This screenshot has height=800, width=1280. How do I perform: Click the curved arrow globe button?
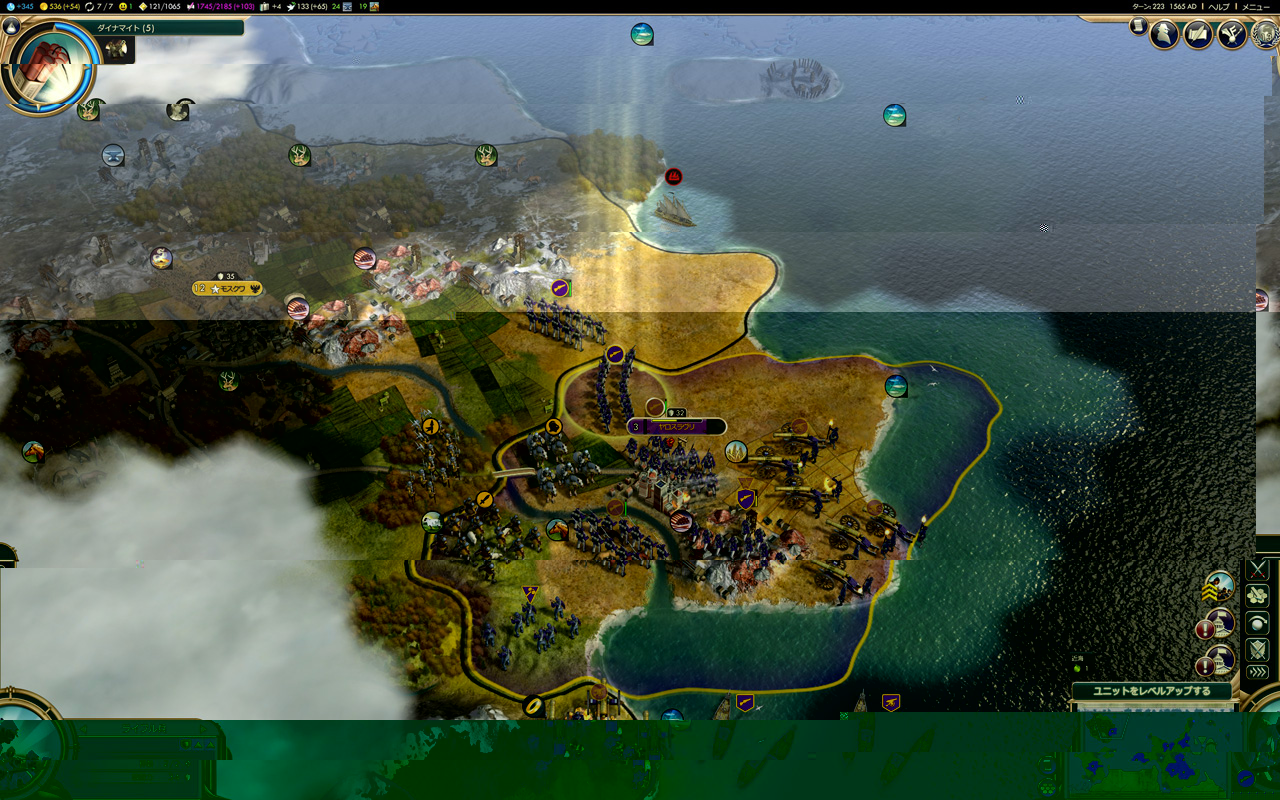point(1258,622)
